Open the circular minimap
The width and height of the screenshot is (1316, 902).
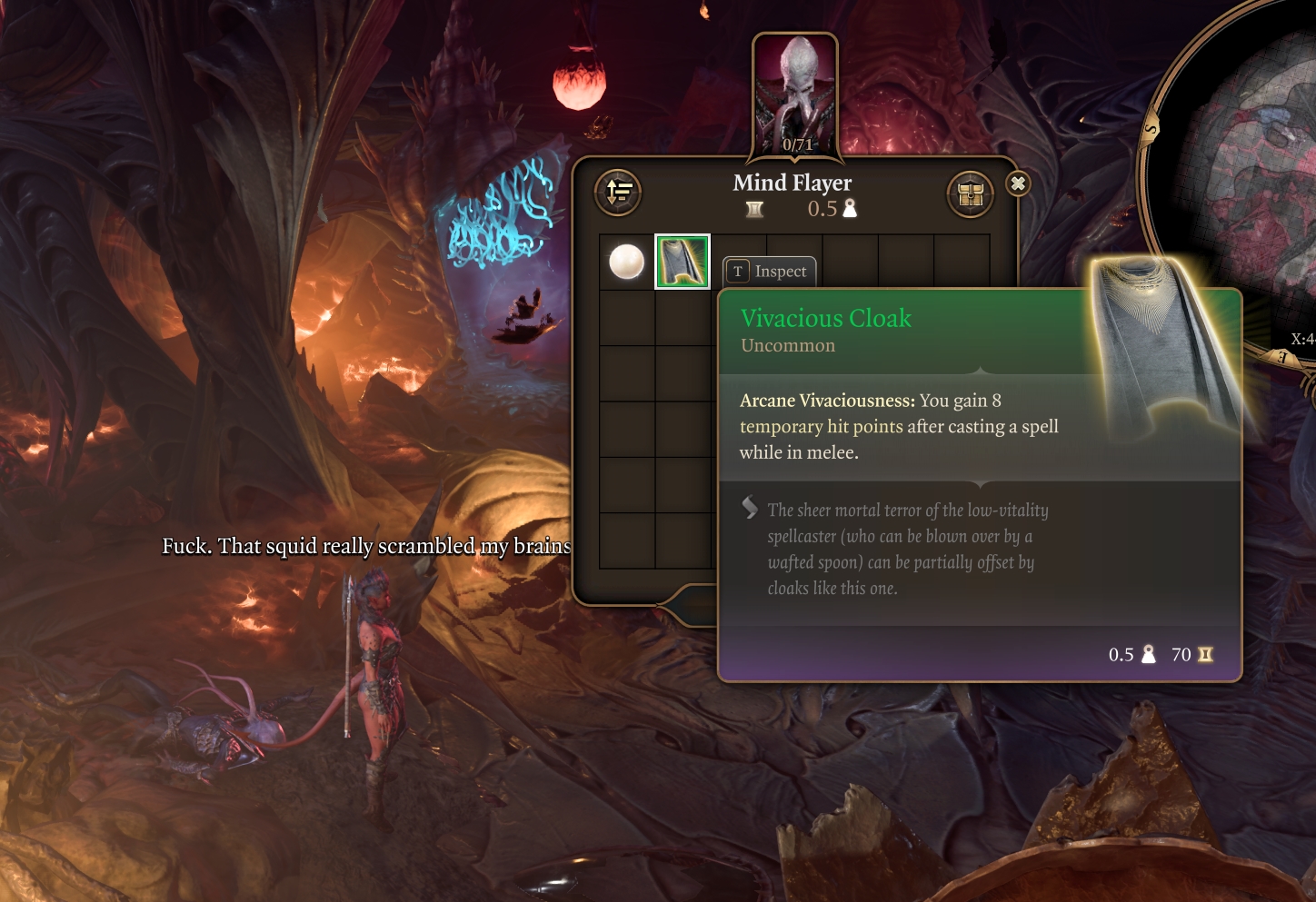[x=1245, y=173]
